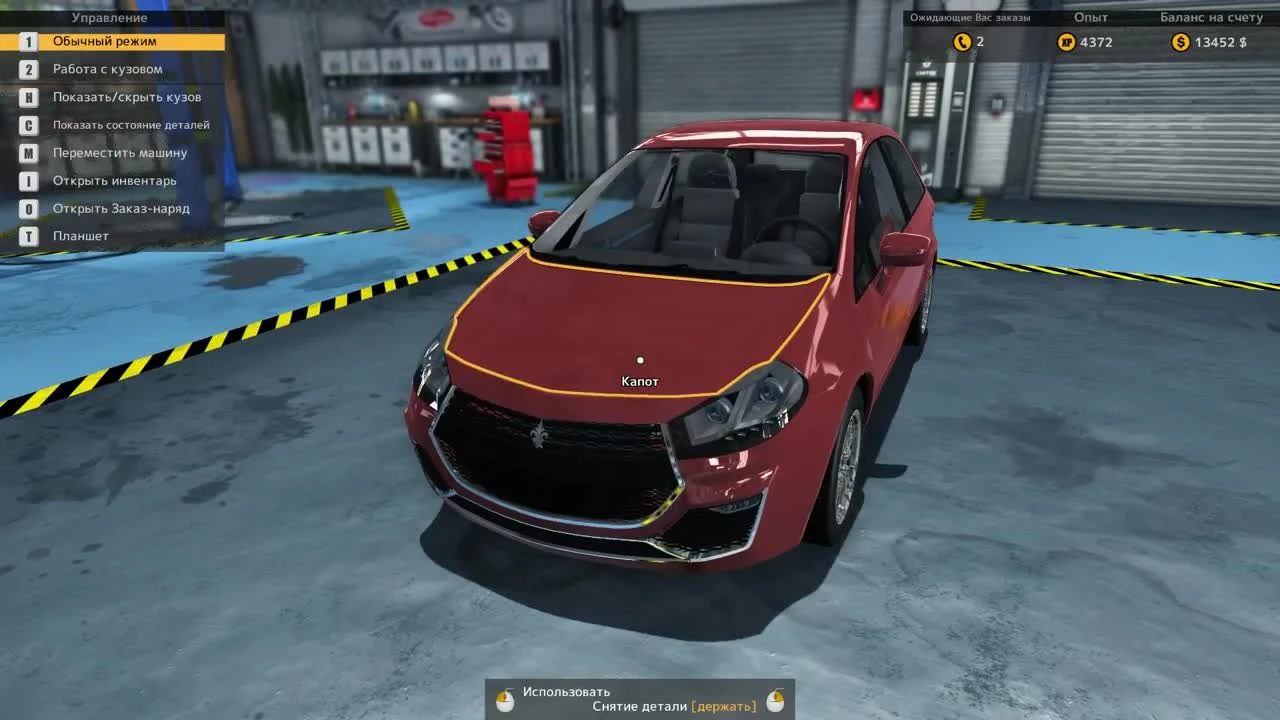Click the M key icon to move car
The height and width of the screenshot is (720, 1280).
[29, 153]
